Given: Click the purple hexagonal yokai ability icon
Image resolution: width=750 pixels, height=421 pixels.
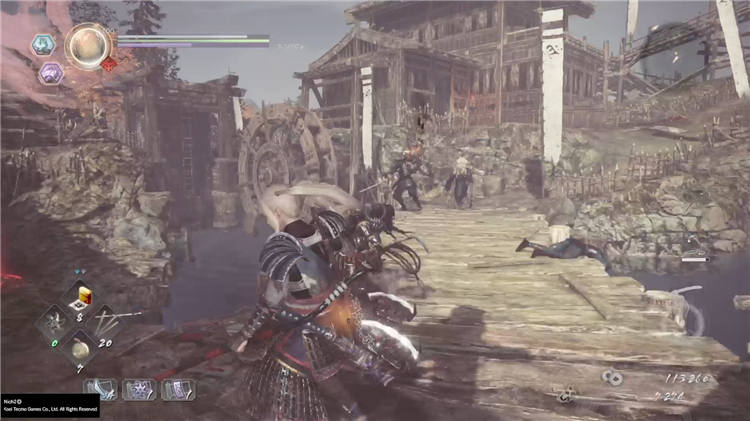Looking at the screenshot, I should point(50,72).
